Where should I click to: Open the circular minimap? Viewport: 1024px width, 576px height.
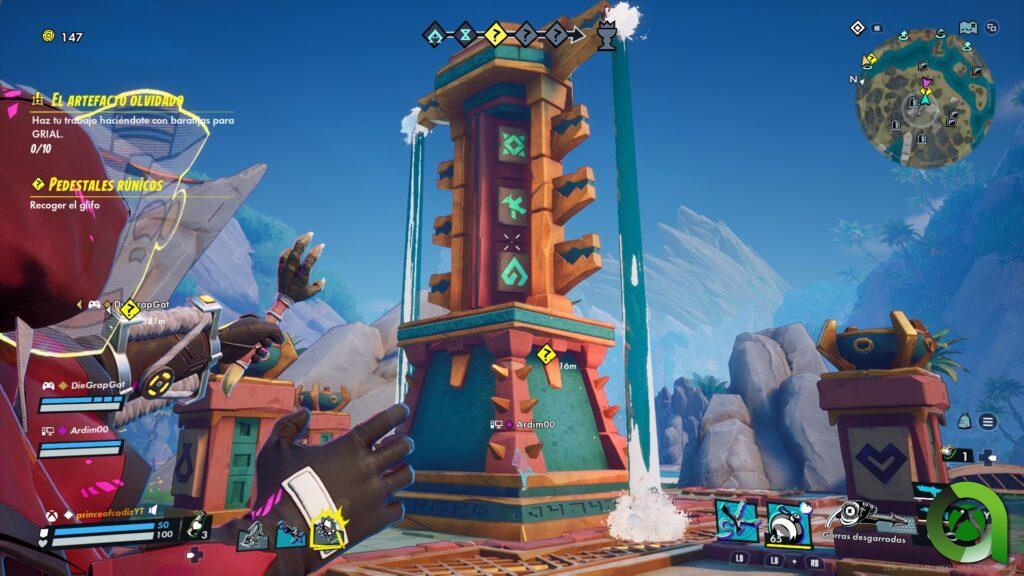924,96
